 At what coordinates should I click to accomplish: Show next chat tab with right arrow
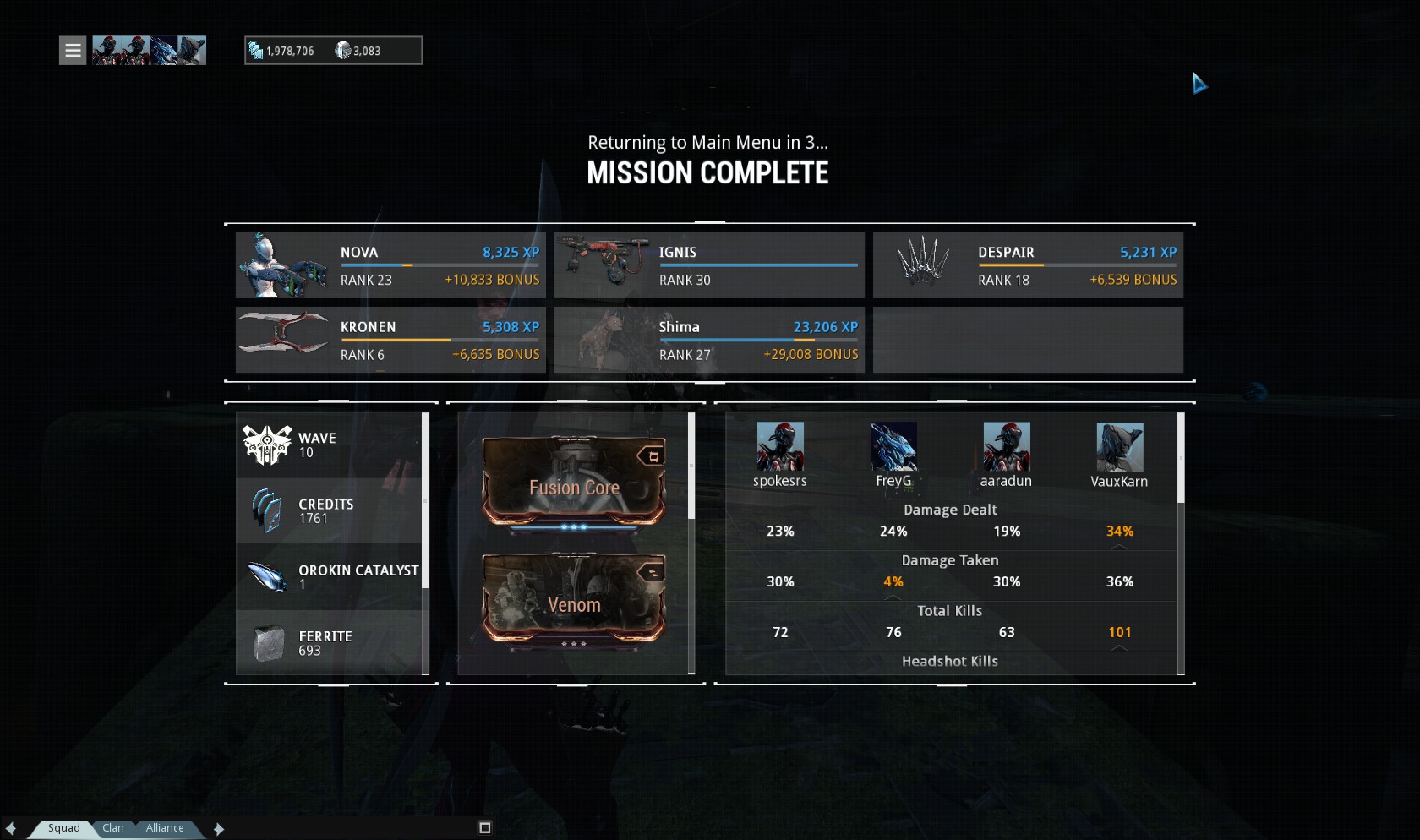[x=219, y=829]
